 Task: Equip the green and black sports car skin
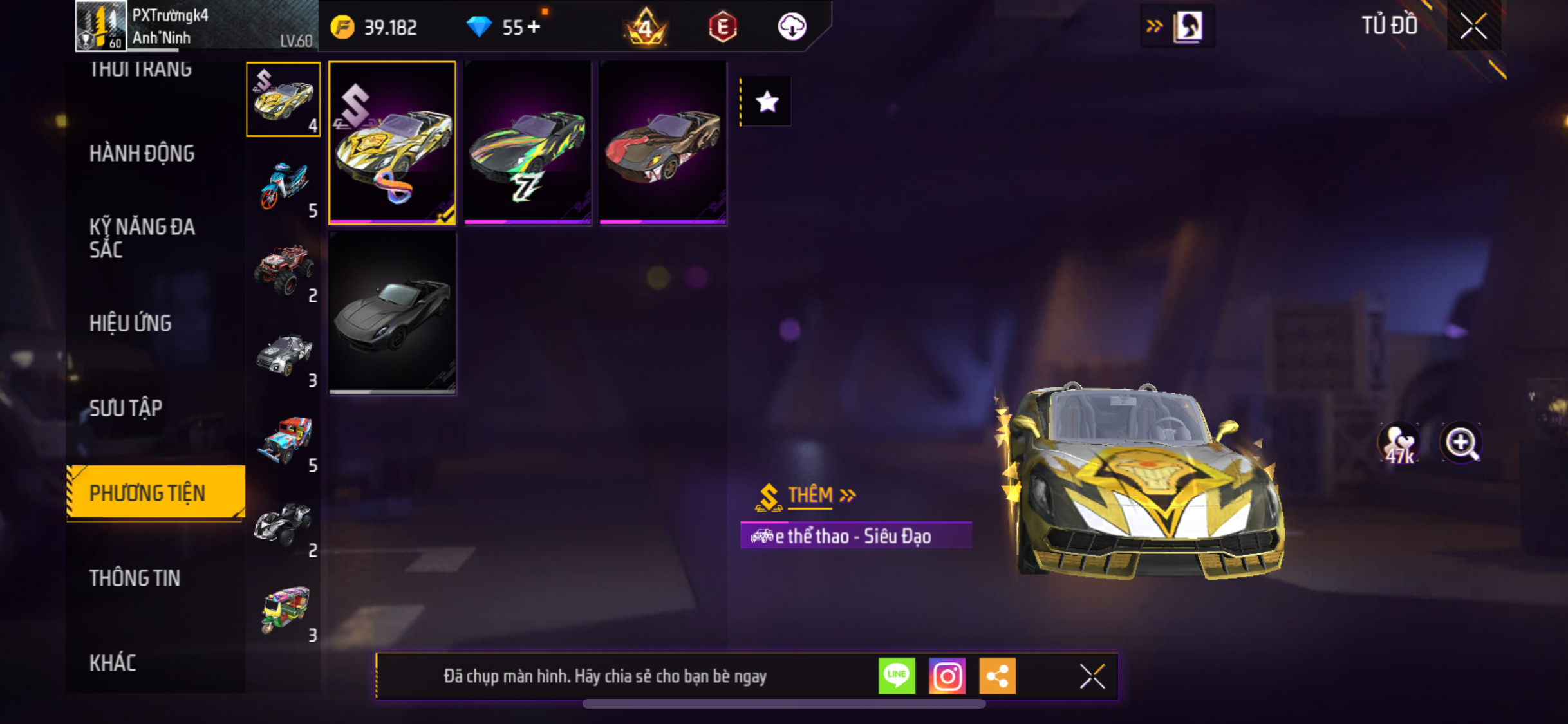[527, 143]
